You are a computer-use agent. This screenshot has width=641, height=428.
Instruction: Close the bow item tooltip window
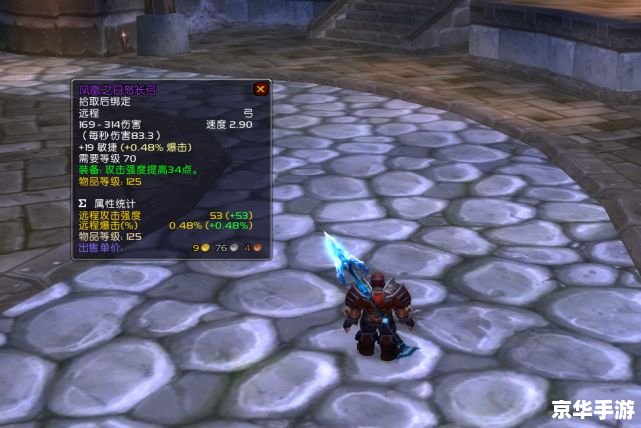tap(260, 89)
